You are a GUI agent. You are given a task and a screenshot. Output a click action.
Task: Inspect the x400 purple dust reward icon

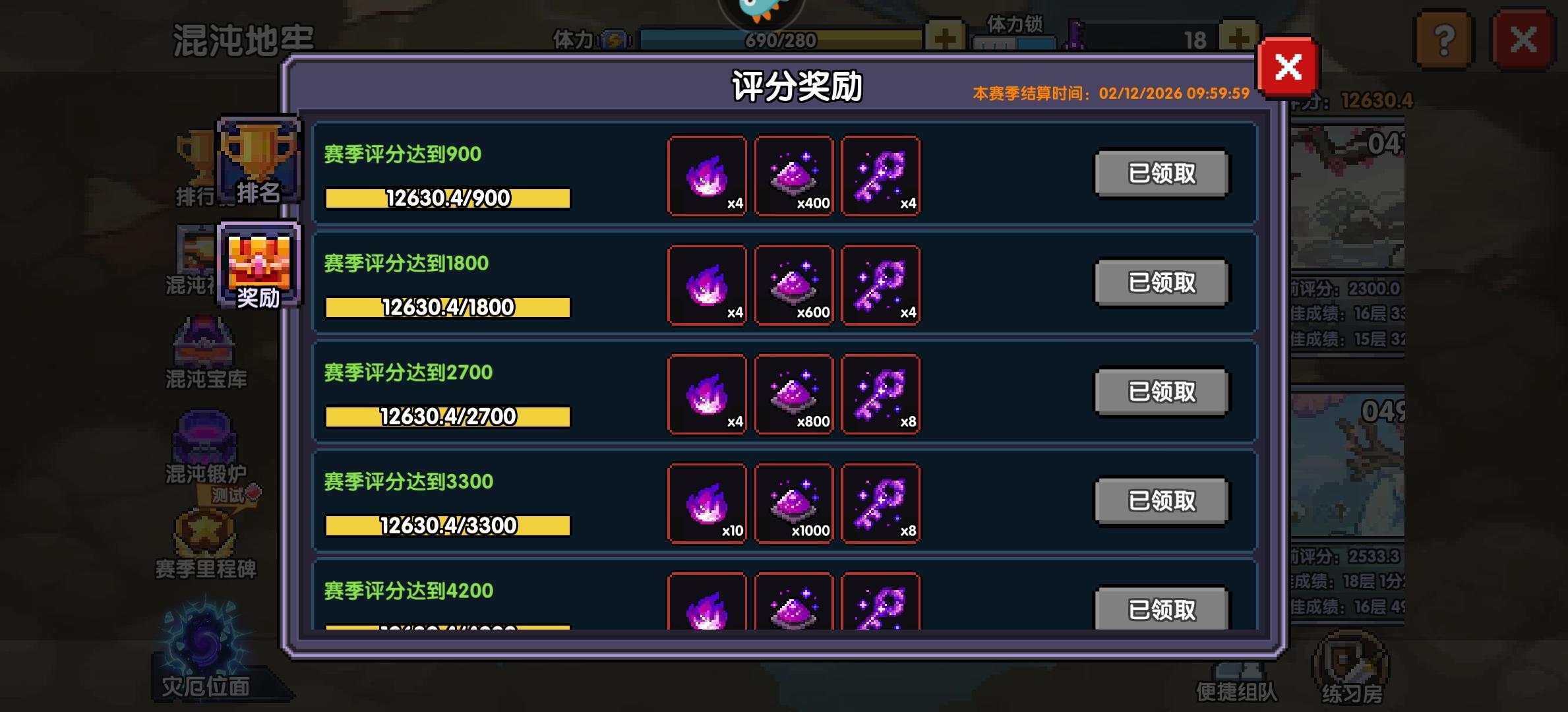[795, 176]
